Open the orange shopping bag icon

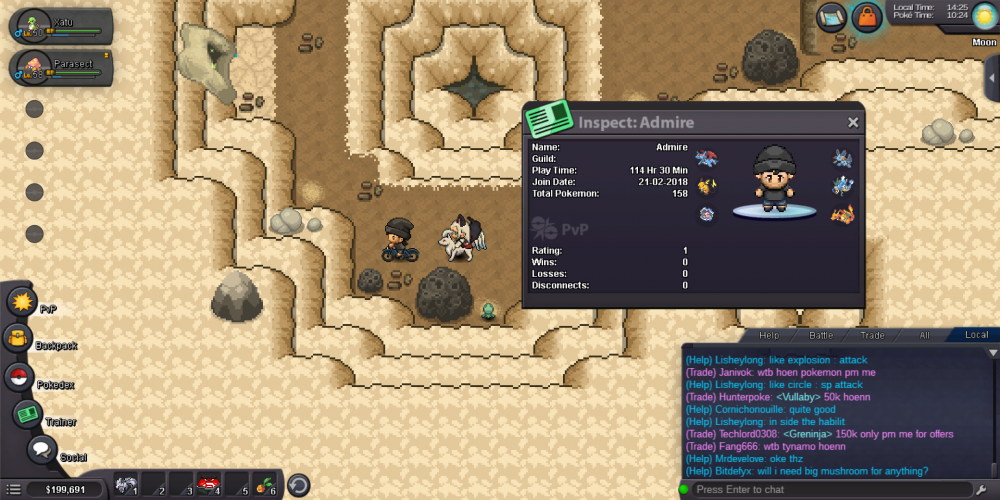tap(867, 16)
